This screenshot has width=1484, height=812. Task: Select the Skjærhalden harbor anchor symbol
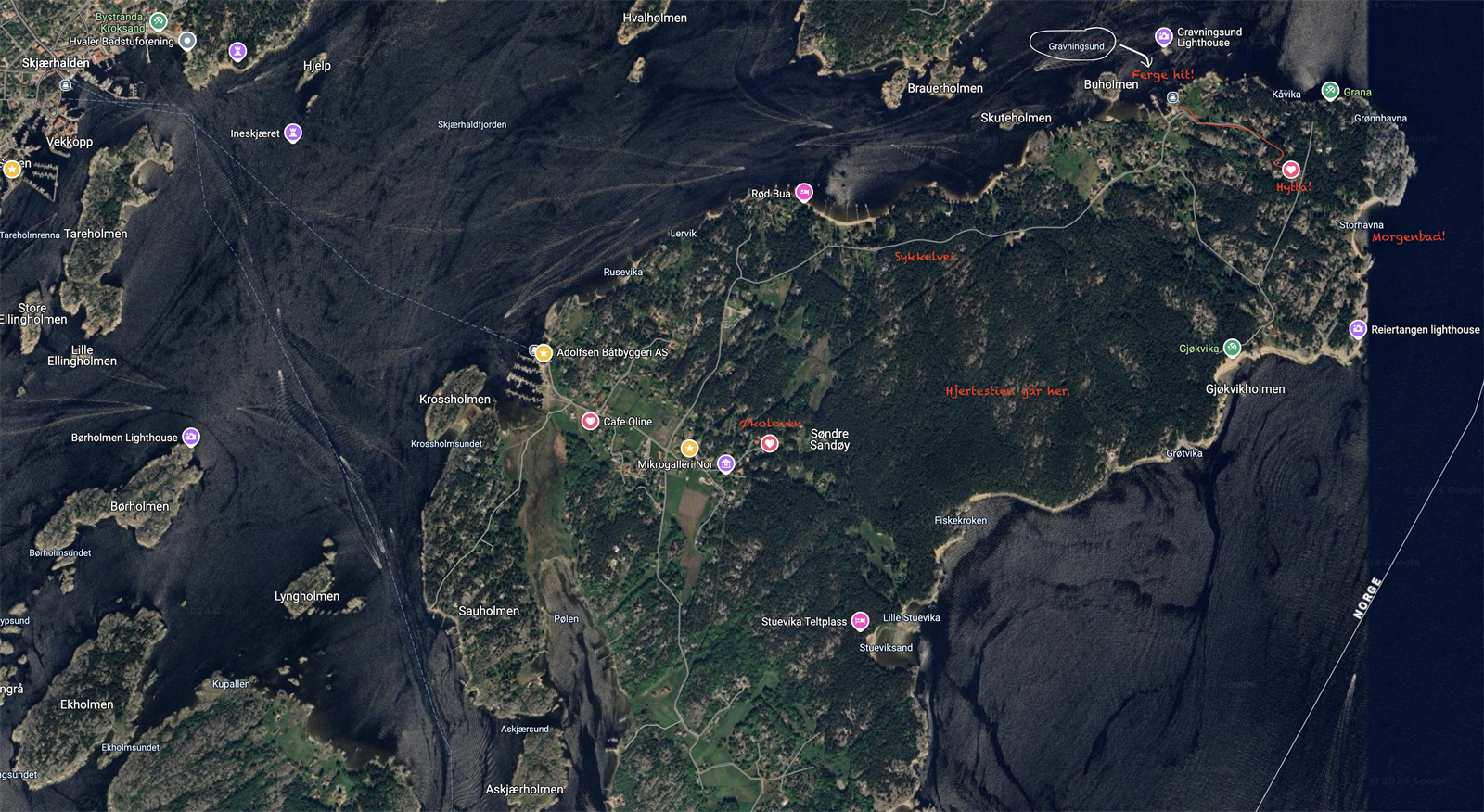(65, 84)
